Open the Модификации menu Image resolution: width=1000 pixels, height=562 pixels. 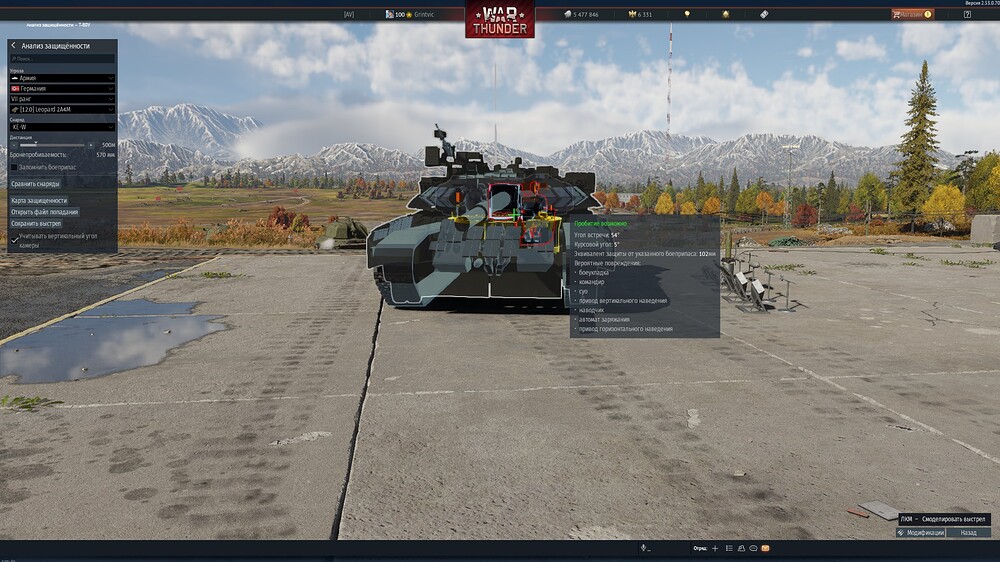click(921, 533)
